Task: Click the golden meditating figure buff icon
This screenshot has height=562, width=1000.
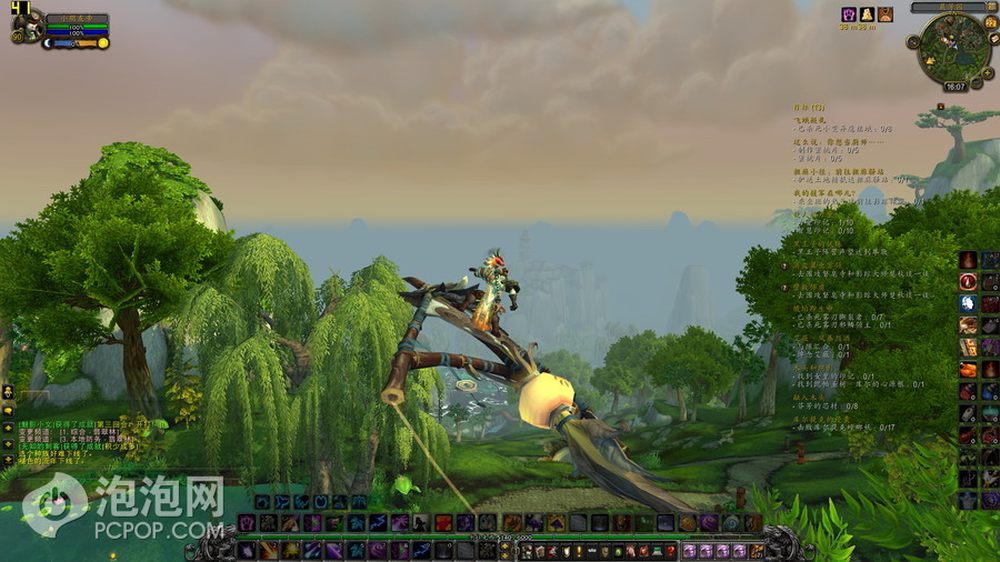Action: pyautogui.click(x=867, y=14)
